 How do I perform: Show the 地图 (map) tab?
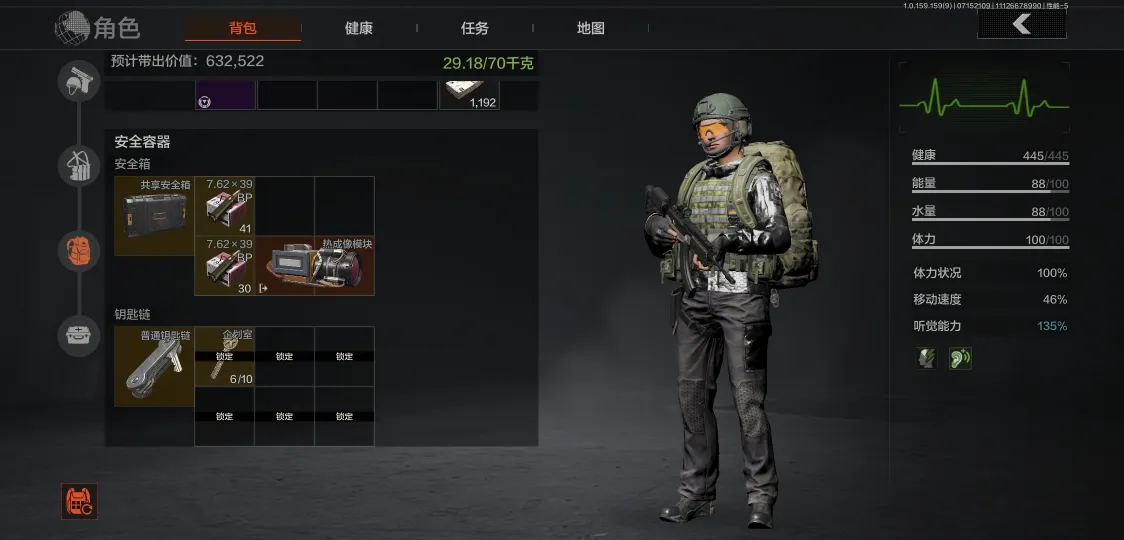591,28
